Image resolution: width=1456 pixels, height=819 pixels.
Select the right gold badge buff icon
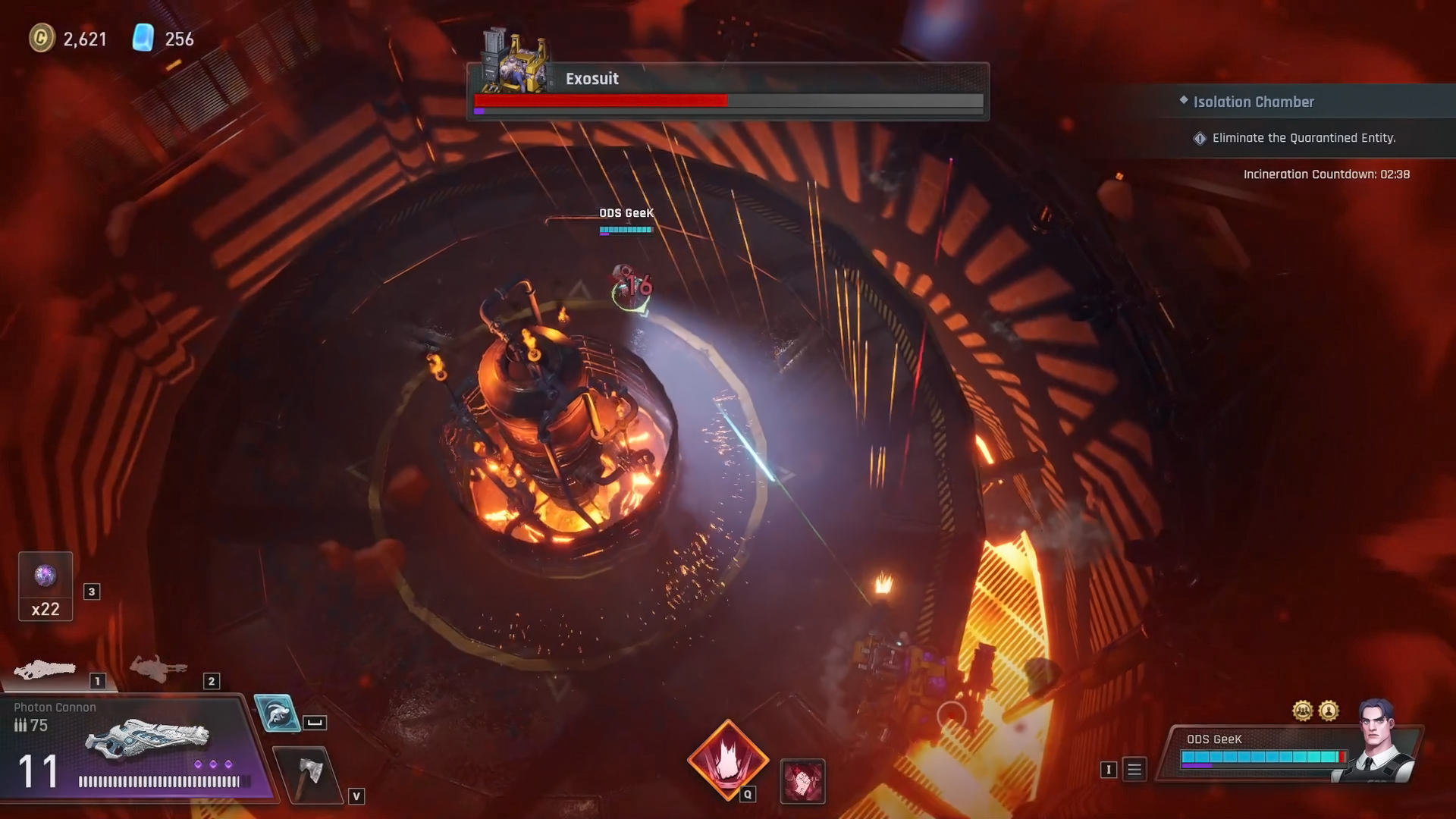pyautogui.click(x=1329, y=711)
